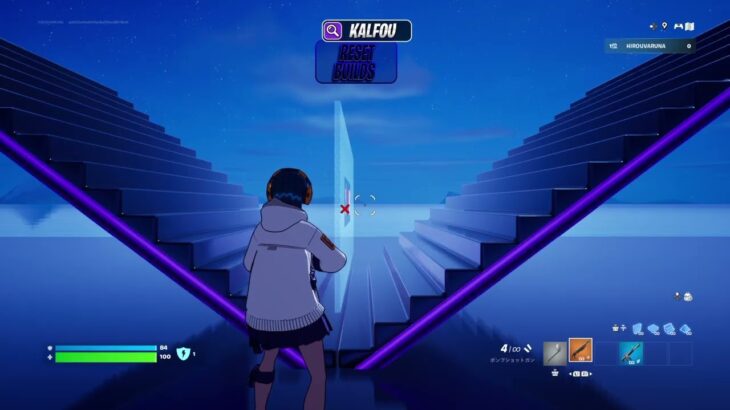Image resolution: width=730 pixels, height=410 pixels.
Task: Click the HIROUVARUNA player row
Action: 649,46
